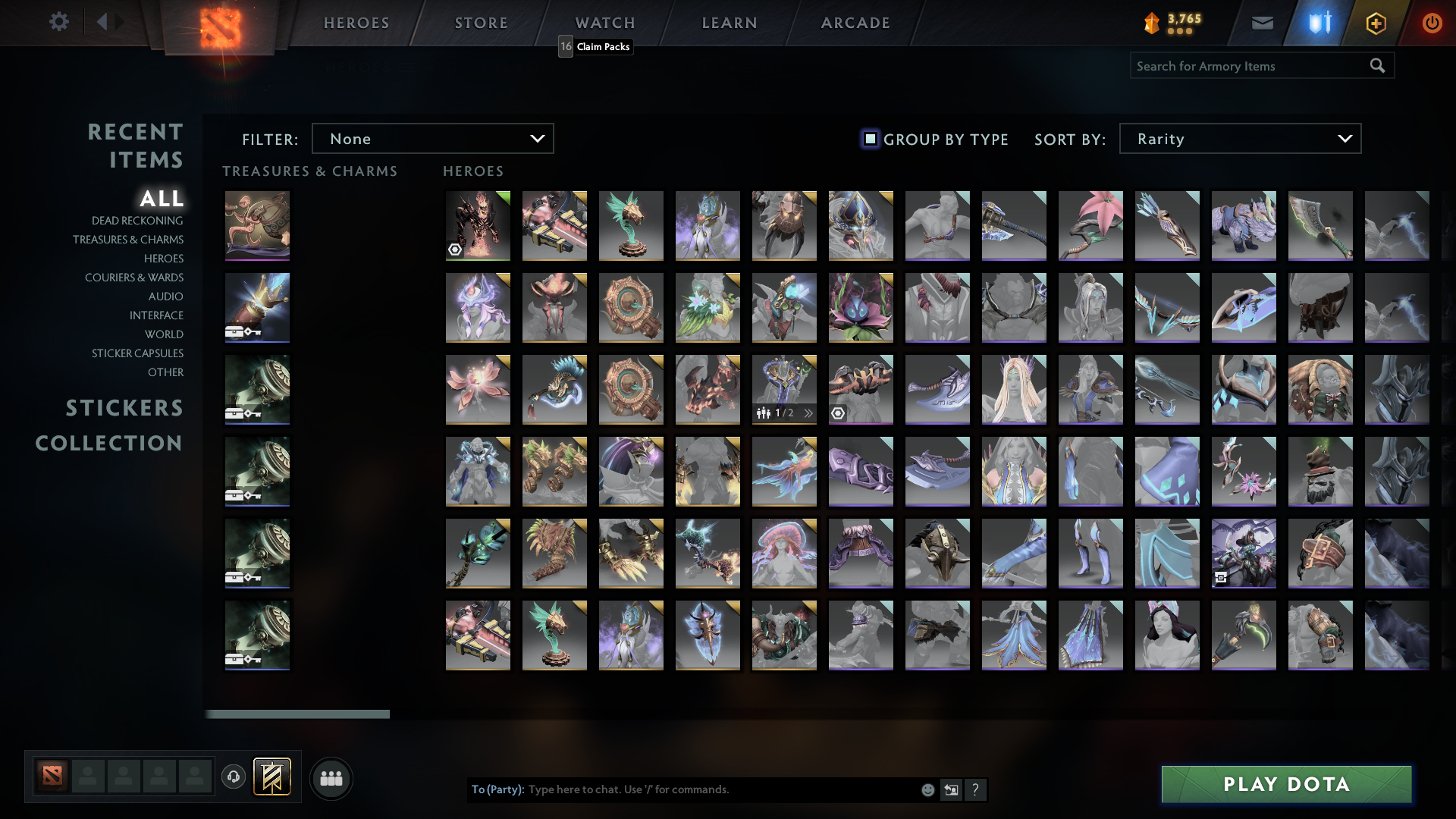
Task: Switch to the WATCH tab
Action: 604,23
